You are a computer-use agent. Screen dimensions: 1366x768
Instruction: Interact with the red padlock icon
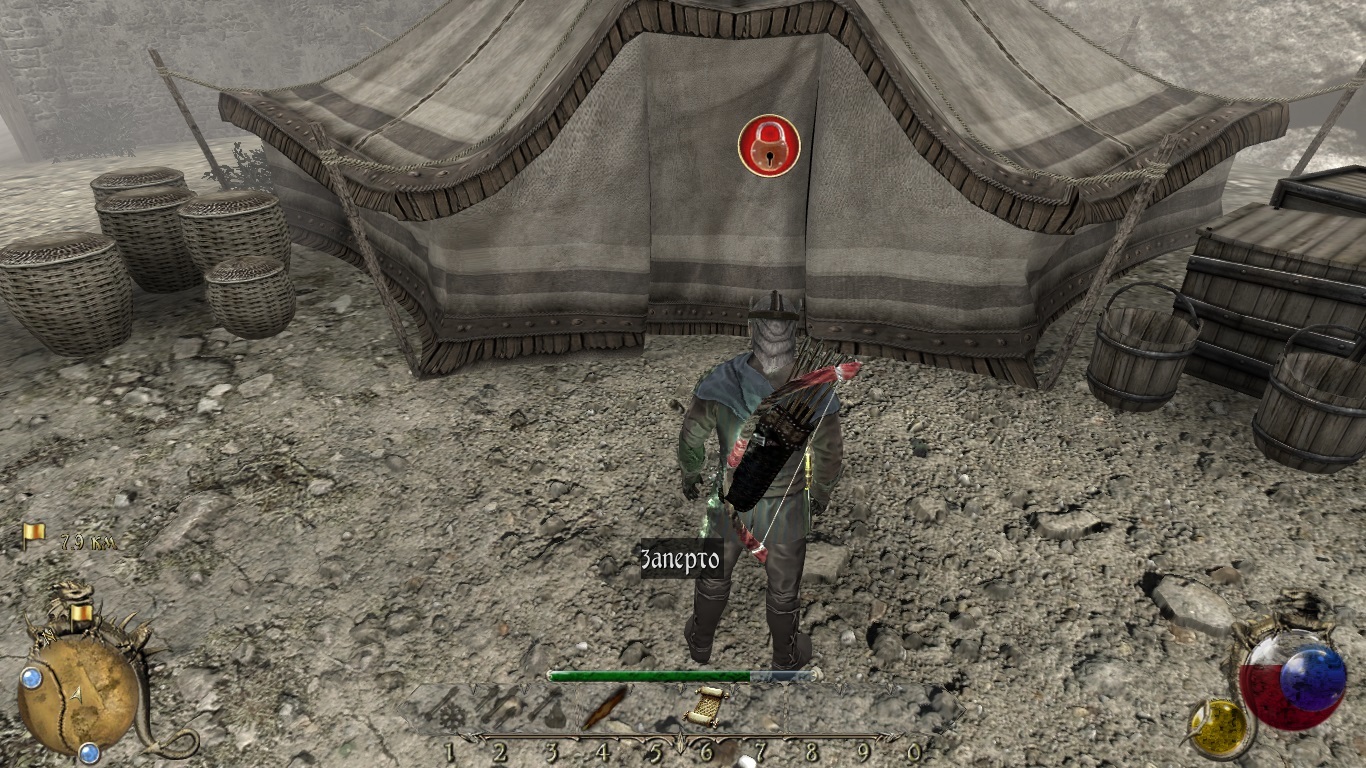pyautogui.click(x=769, y=146)
